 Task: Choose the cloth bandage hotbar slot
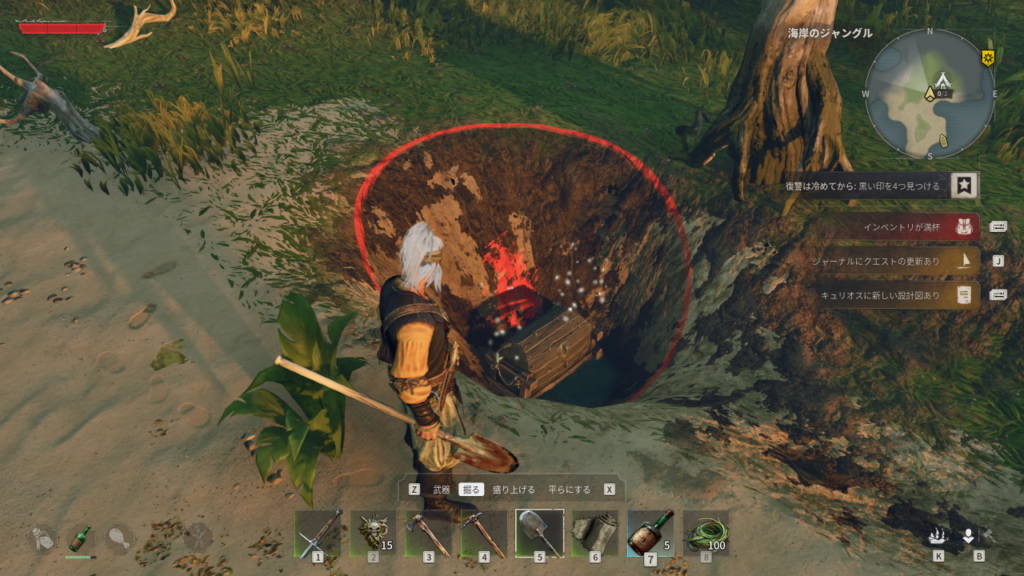[x=594, y=533]
